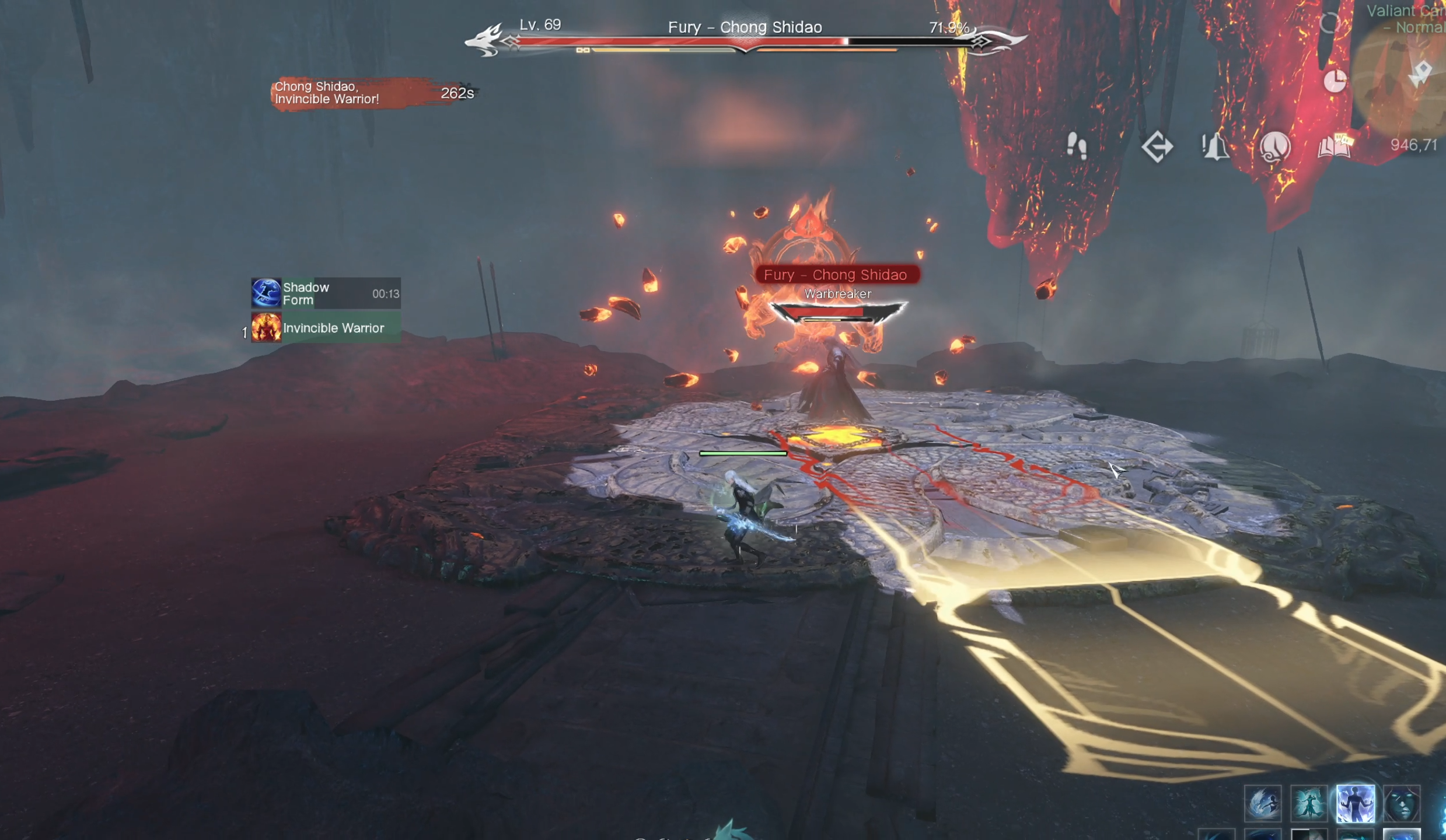This screenshot has height=840, width=1446.
Task: Click the circular refresh arrows icon
Action: 1329,23
